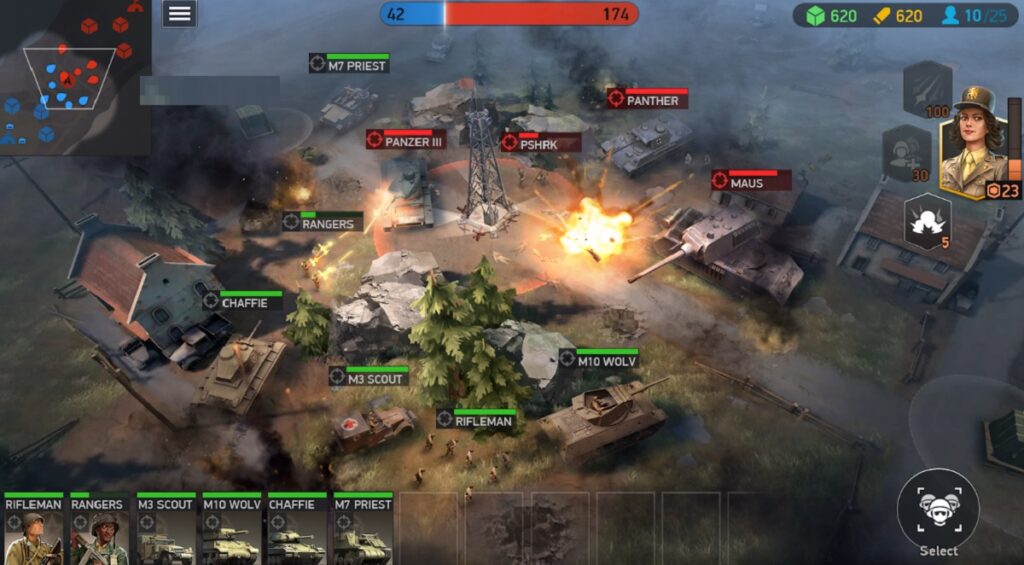Click the battlefield minimap
The image size is (1024, 565).
pos(74,76)
